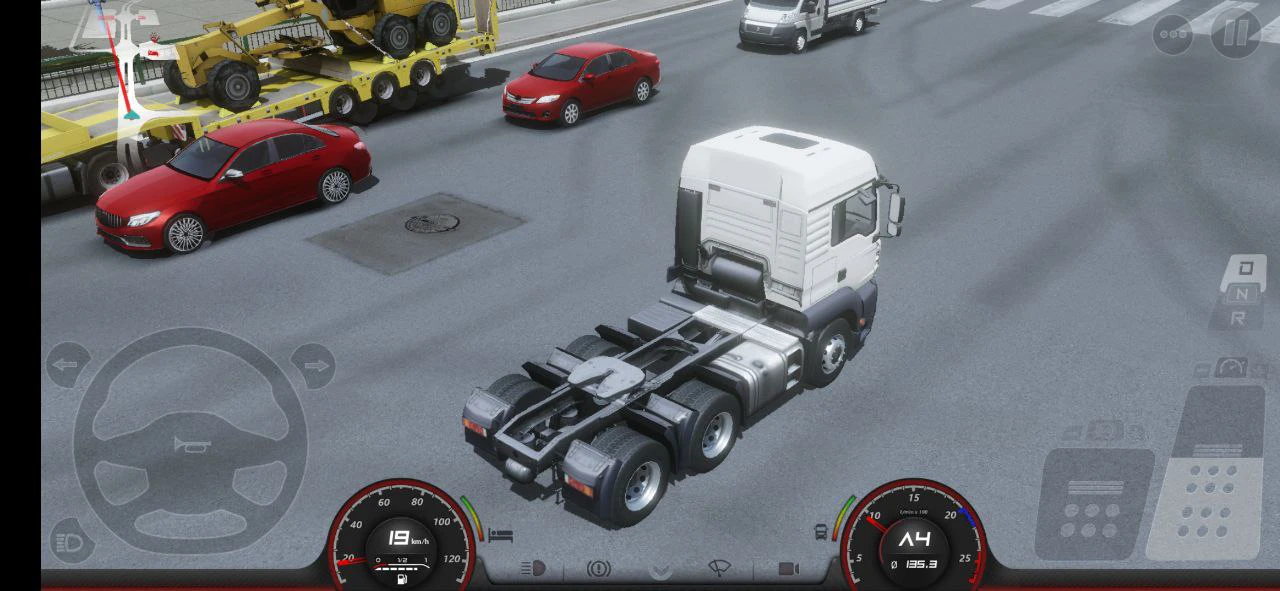Turn on the windshield wipers

pos(719,568)
